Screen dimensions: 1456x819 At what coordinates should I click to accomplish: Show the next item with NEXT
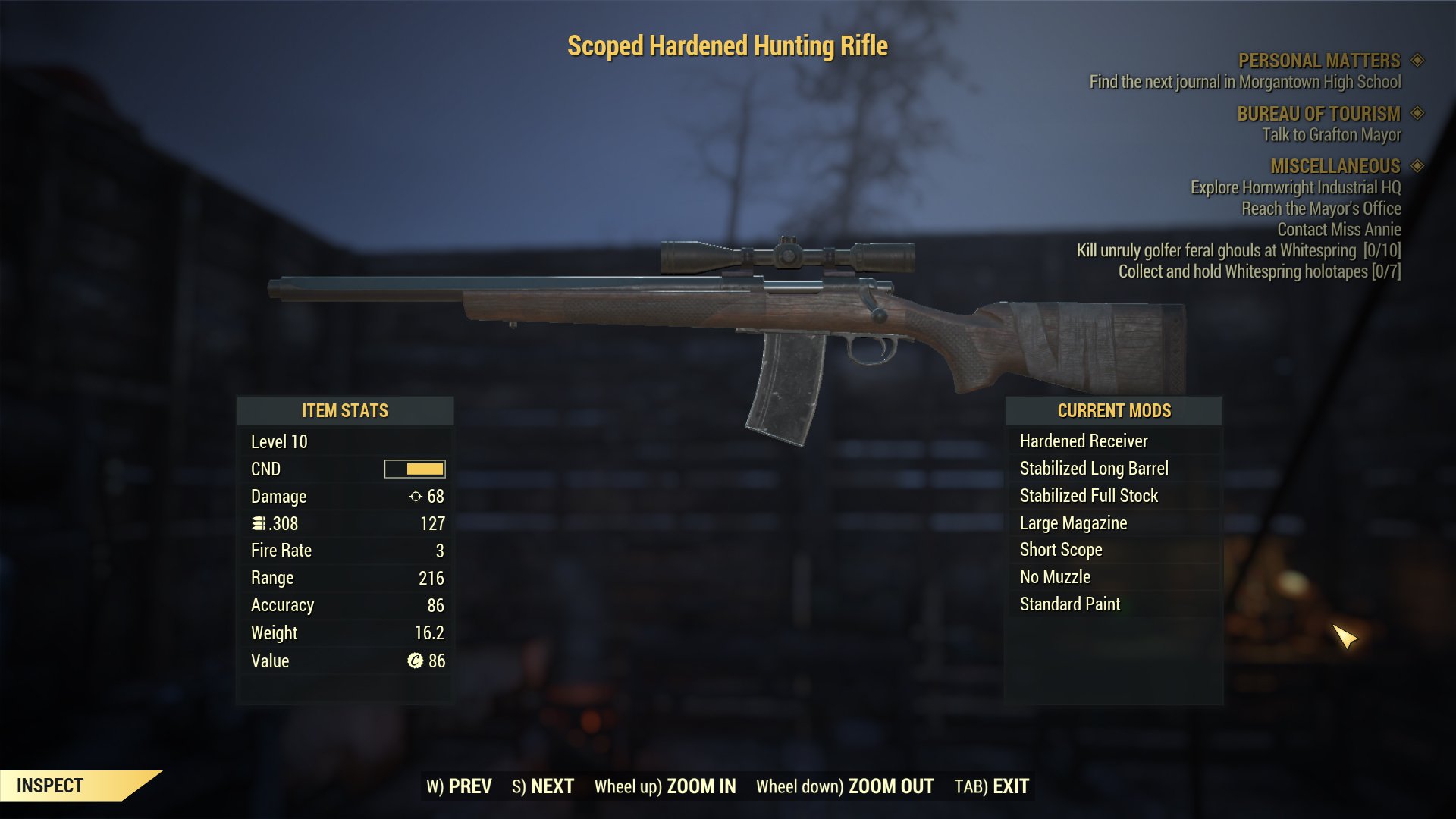point(543,786)
